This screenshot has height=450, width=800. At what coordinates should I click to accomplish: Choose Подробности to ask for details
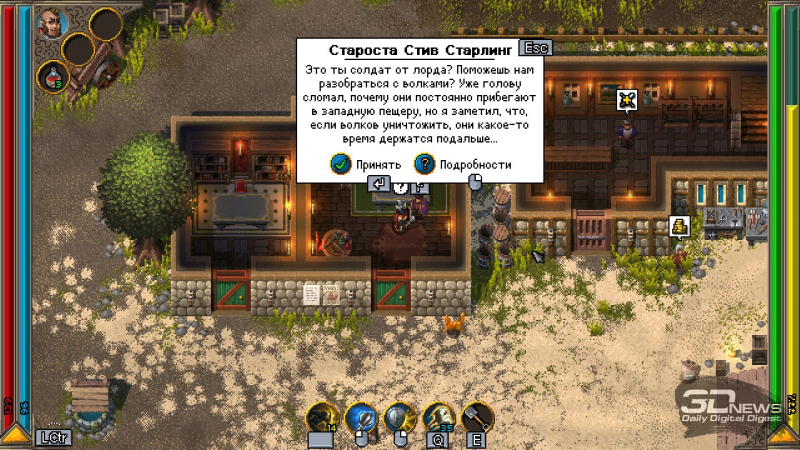point(463,165)
